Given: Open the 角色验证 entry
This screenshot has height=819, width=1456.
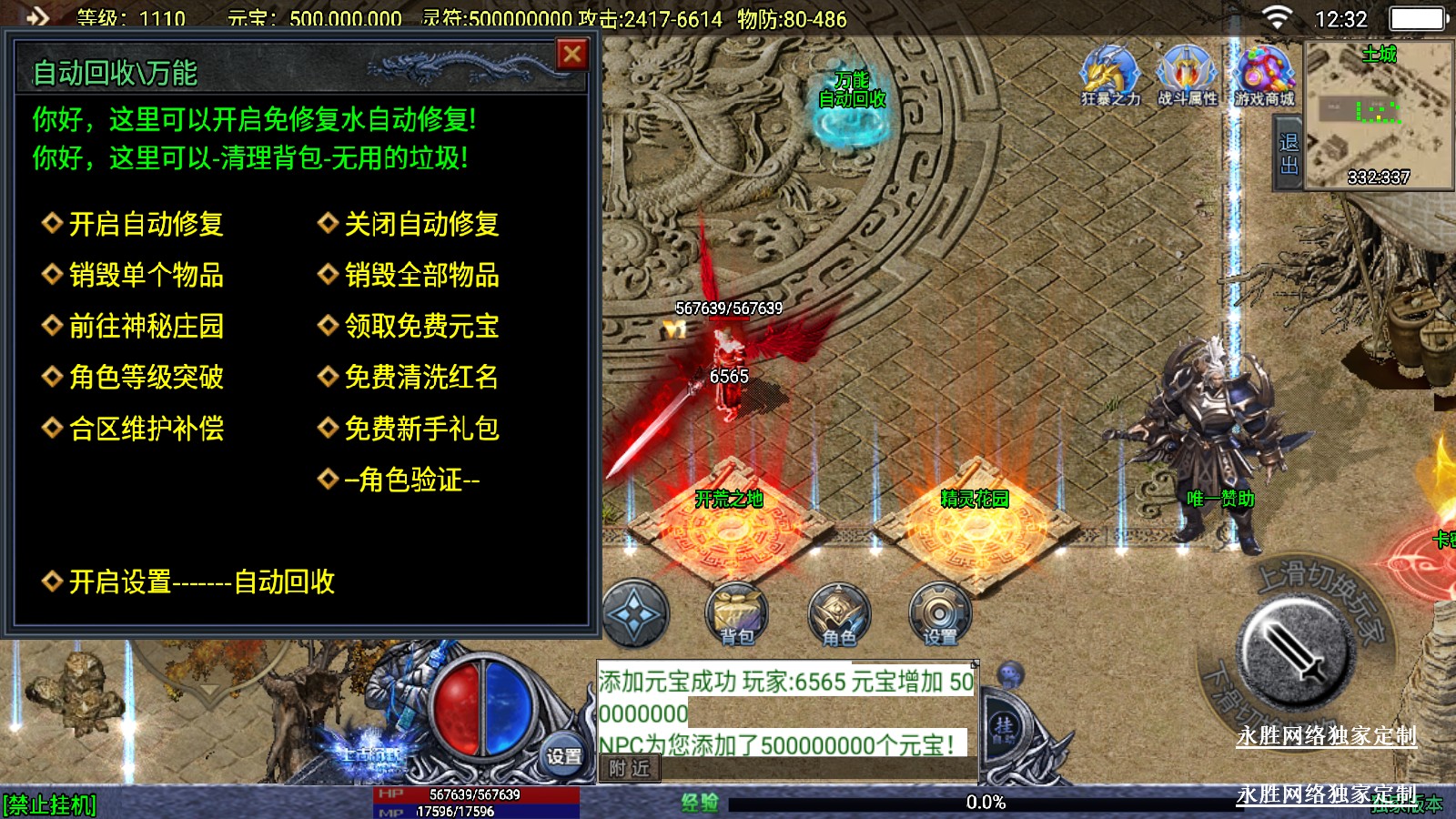Looking at the screenshot, I should pos(411,480).
